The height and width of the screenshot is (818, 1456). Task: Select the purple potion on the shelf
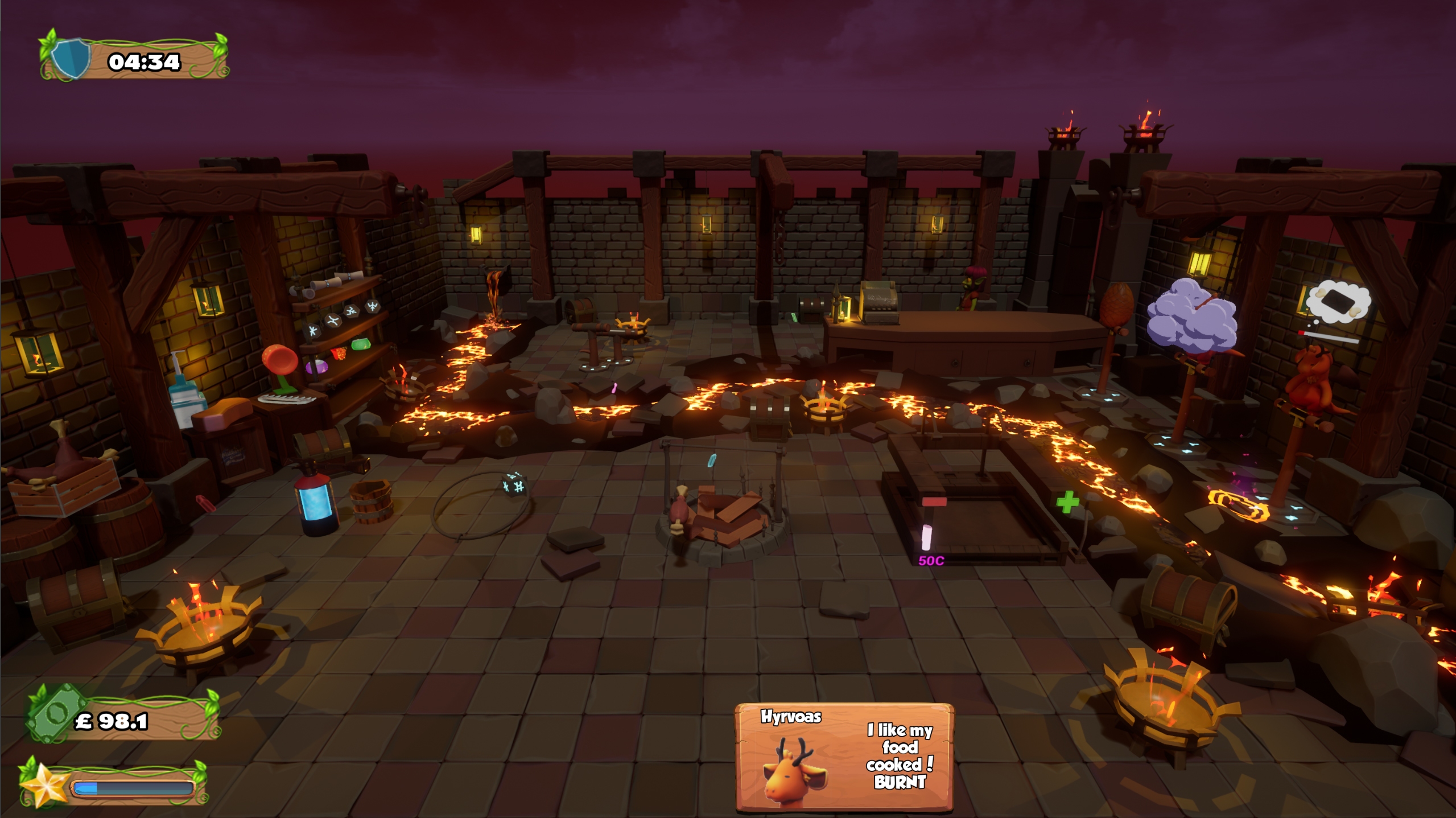click(317, 367)
